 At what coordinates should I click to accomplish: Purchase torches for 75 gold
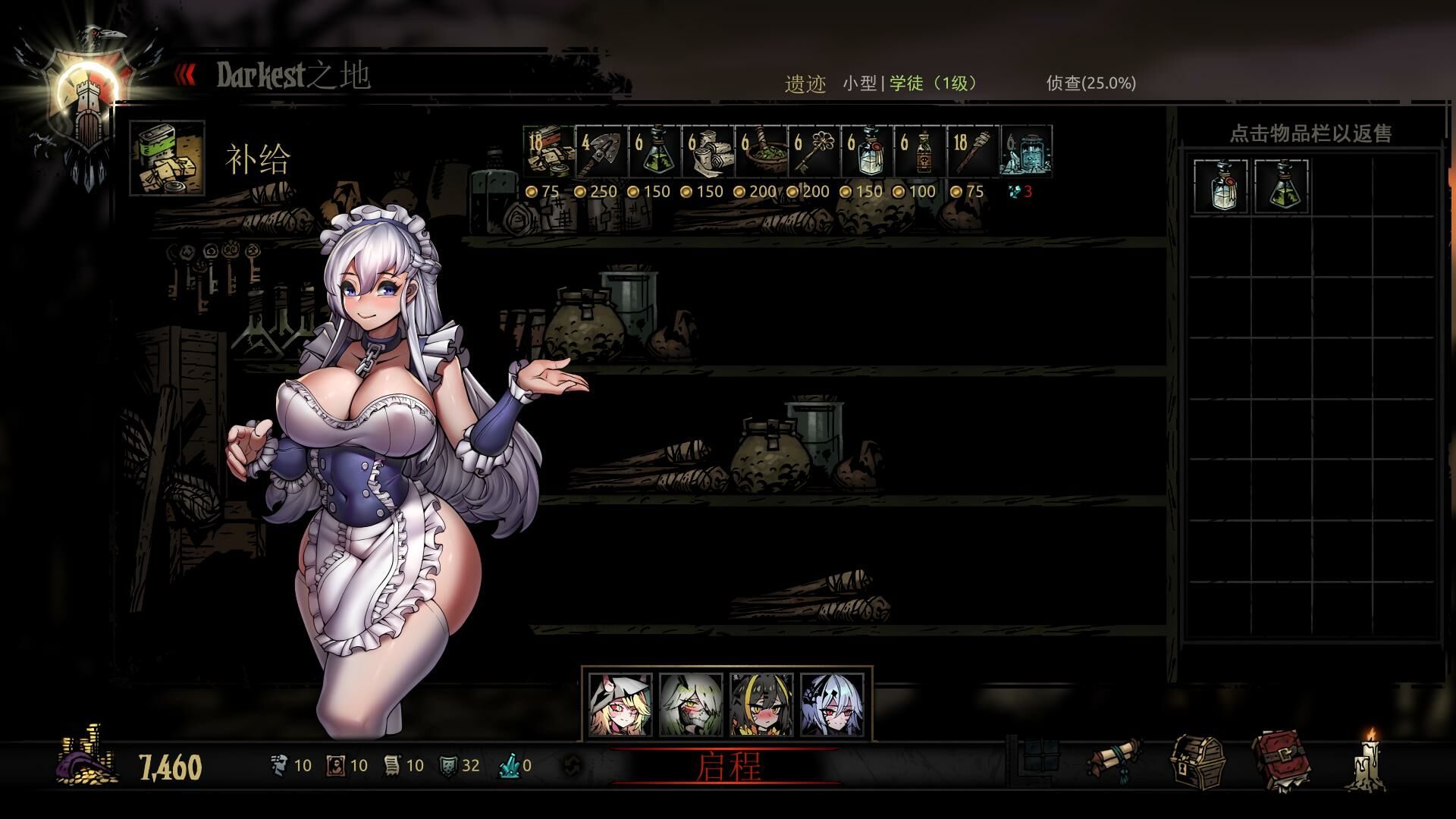974,152
